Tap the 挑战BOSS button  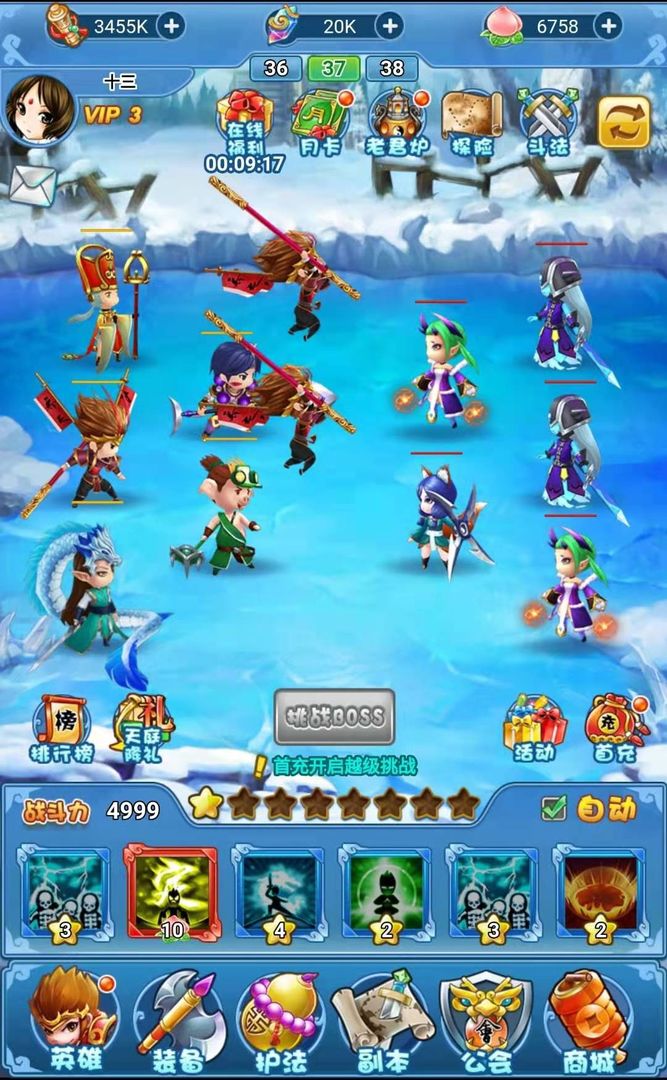[x=335, y=716]
